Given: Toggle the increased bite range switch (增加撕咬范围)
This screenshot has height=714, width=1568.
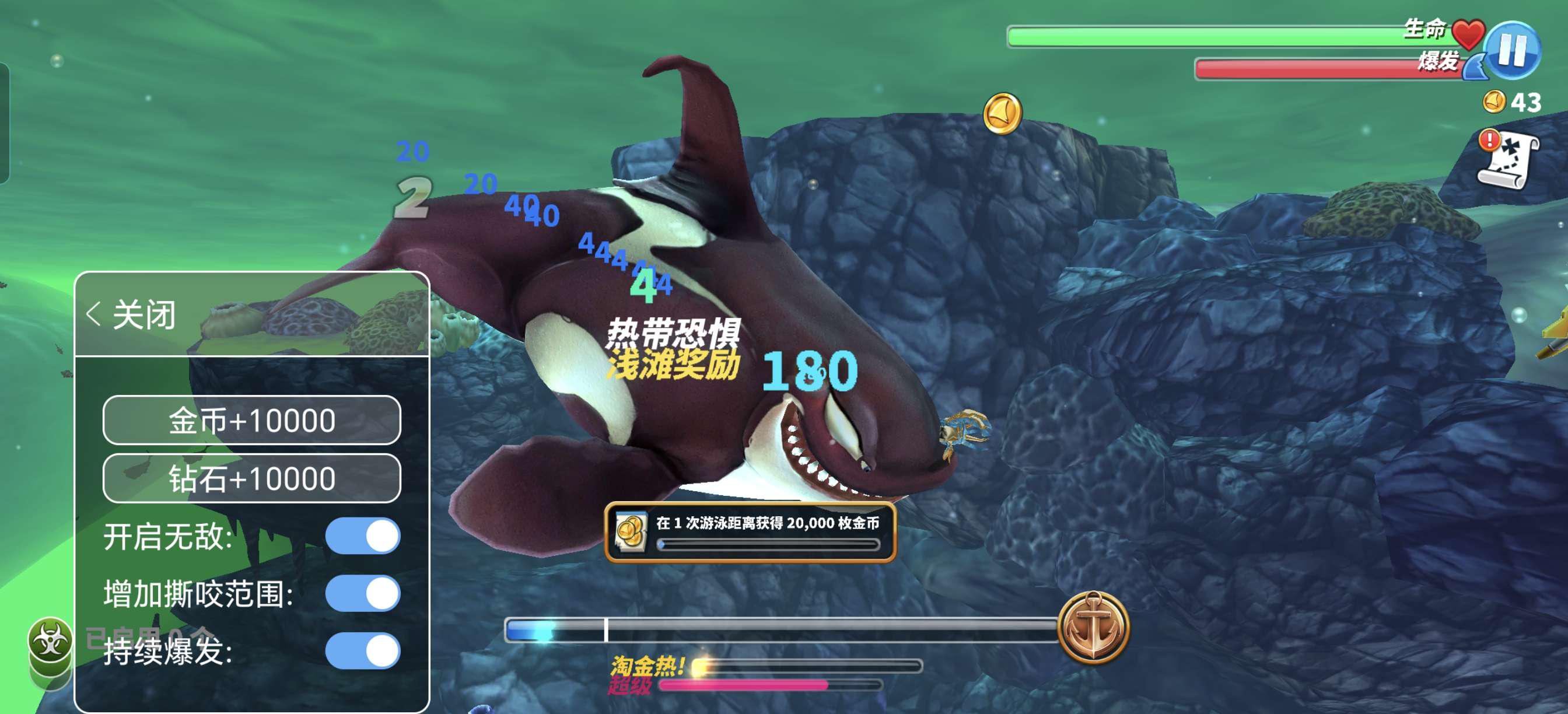Looking at the screenshot, I should (363, 593).
